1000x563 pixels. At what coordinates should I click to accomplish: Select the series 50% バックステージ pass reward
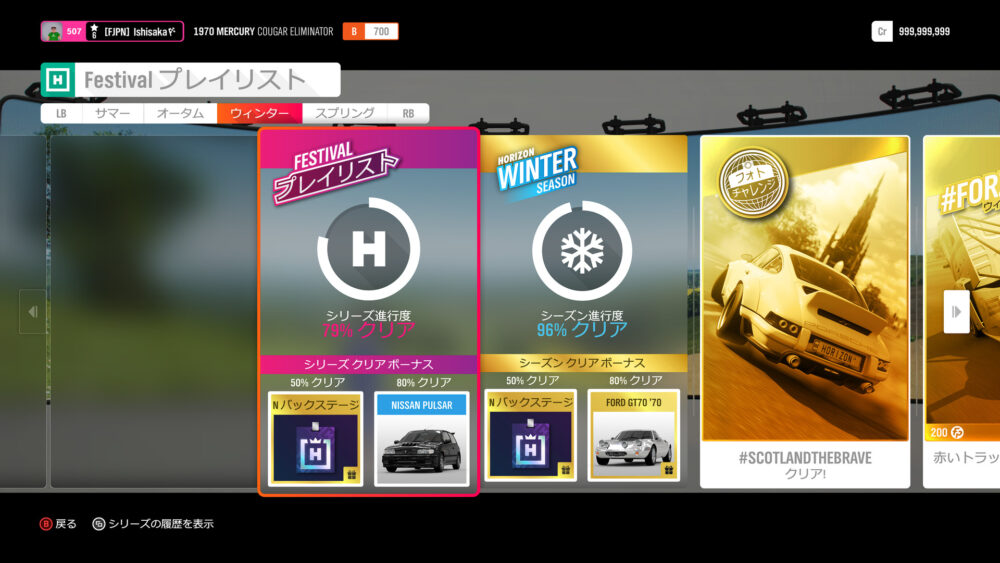316,439
